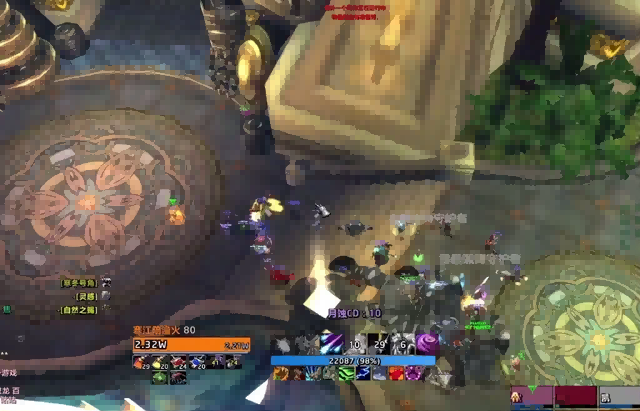Use the orange ability starting the lower bar

(x=281, y=373)
